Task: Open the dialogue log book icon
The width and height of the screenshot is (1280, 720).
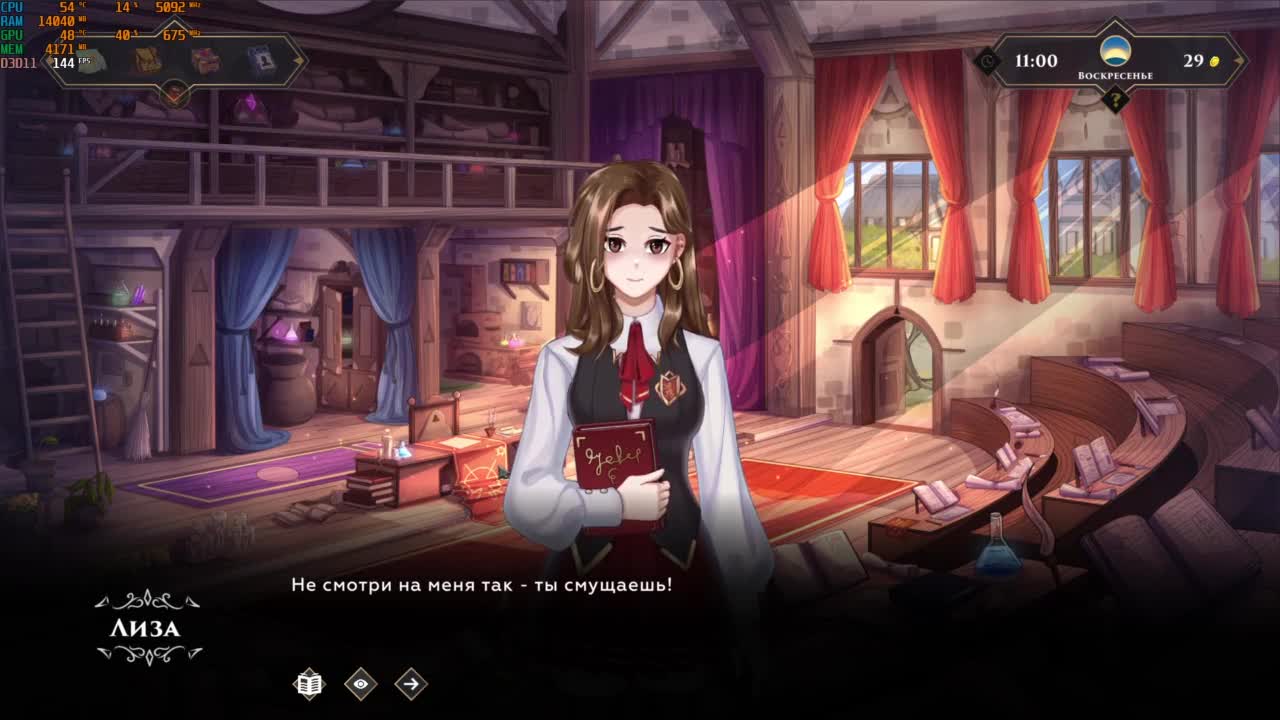Action: click(x=310, y=684)
